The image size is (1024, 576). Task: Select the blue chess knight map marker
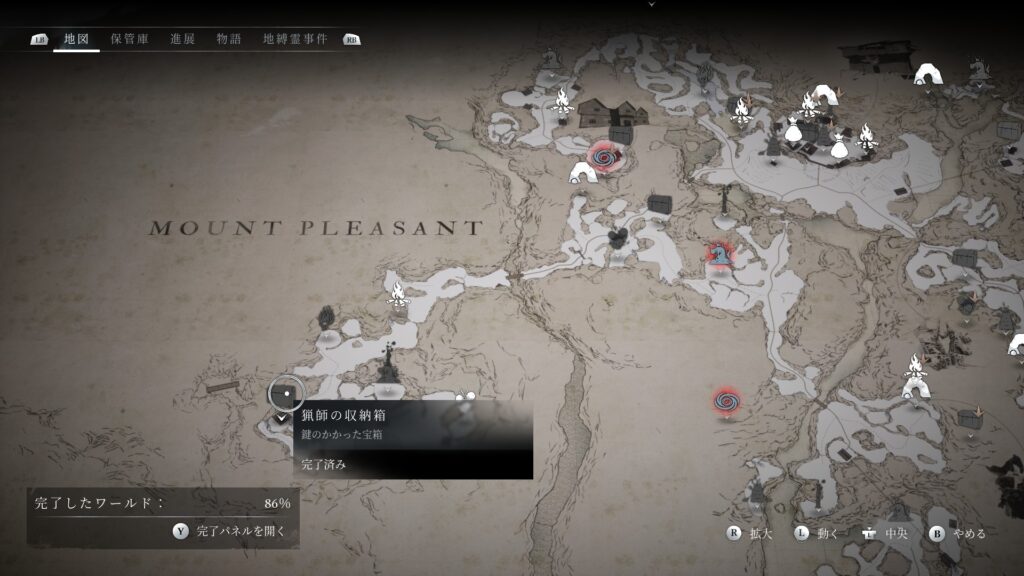[717, 257]
